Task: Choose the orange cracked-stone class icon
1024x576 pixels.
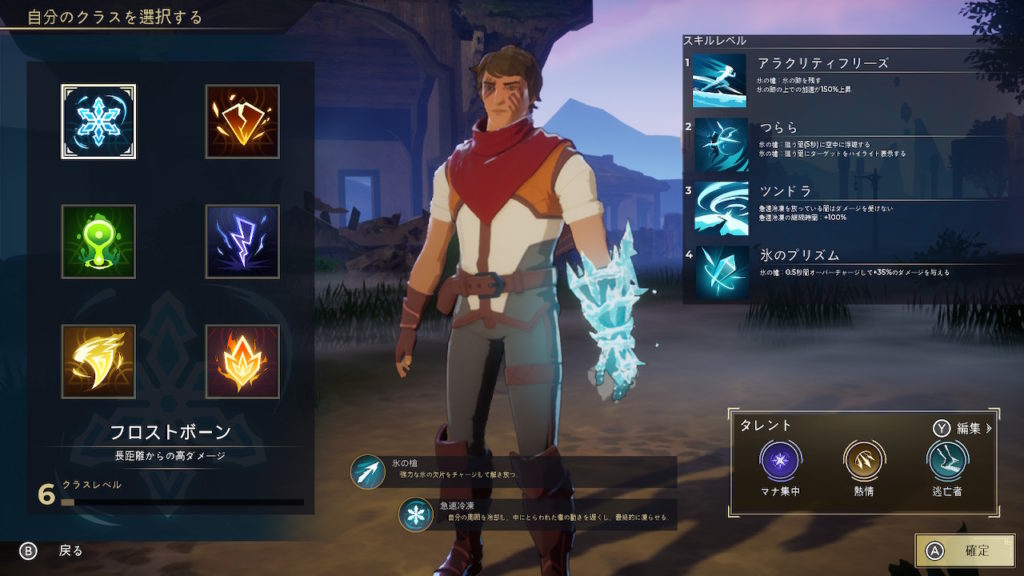Action: [242, 122]
